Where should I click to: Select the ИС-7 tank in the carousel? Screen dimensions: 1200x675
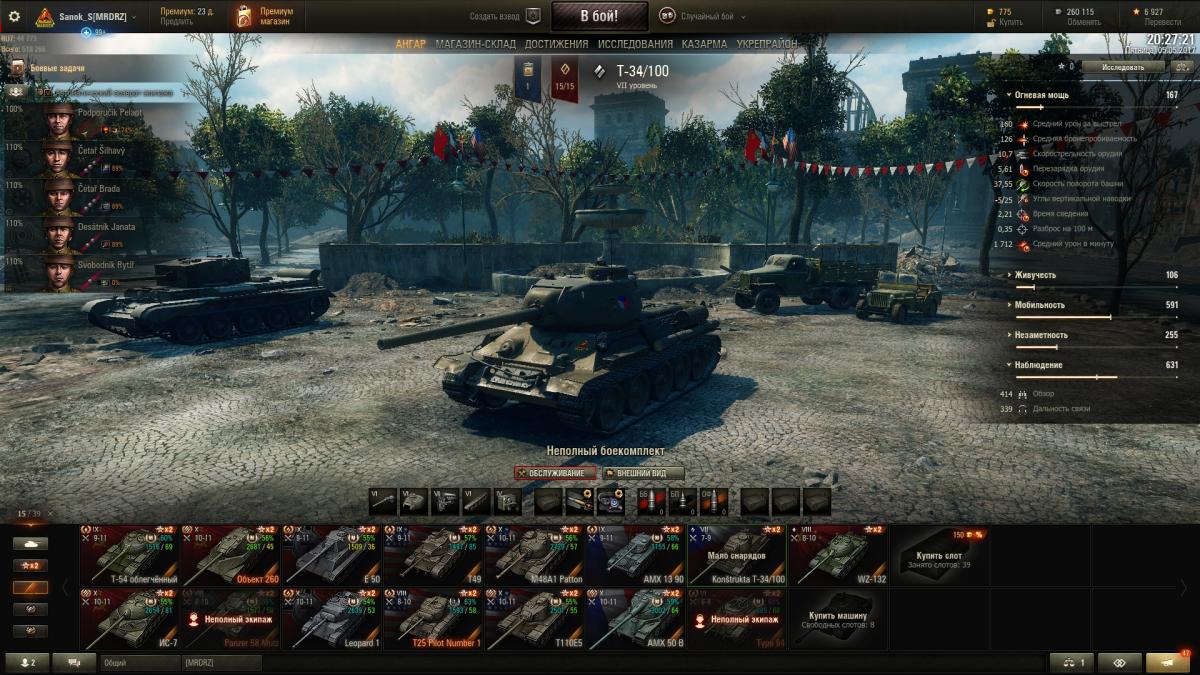click(x=130, y=619)
